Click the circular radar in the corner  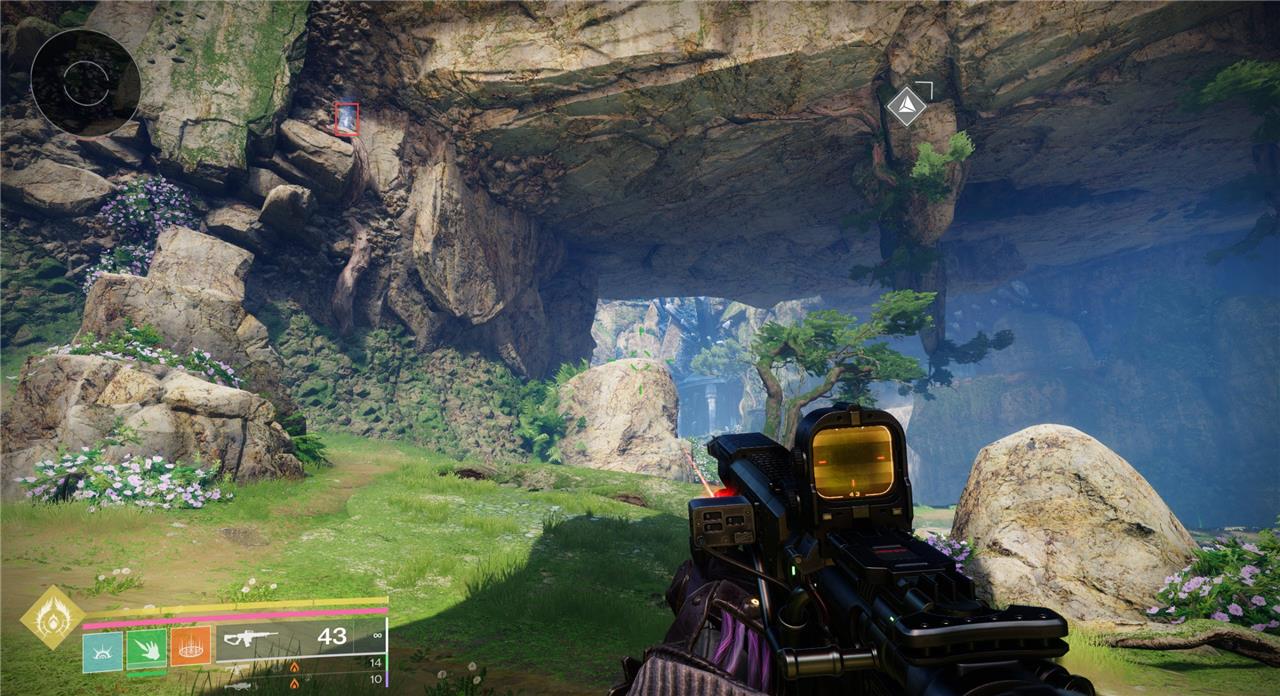click(x=85, y=82)
